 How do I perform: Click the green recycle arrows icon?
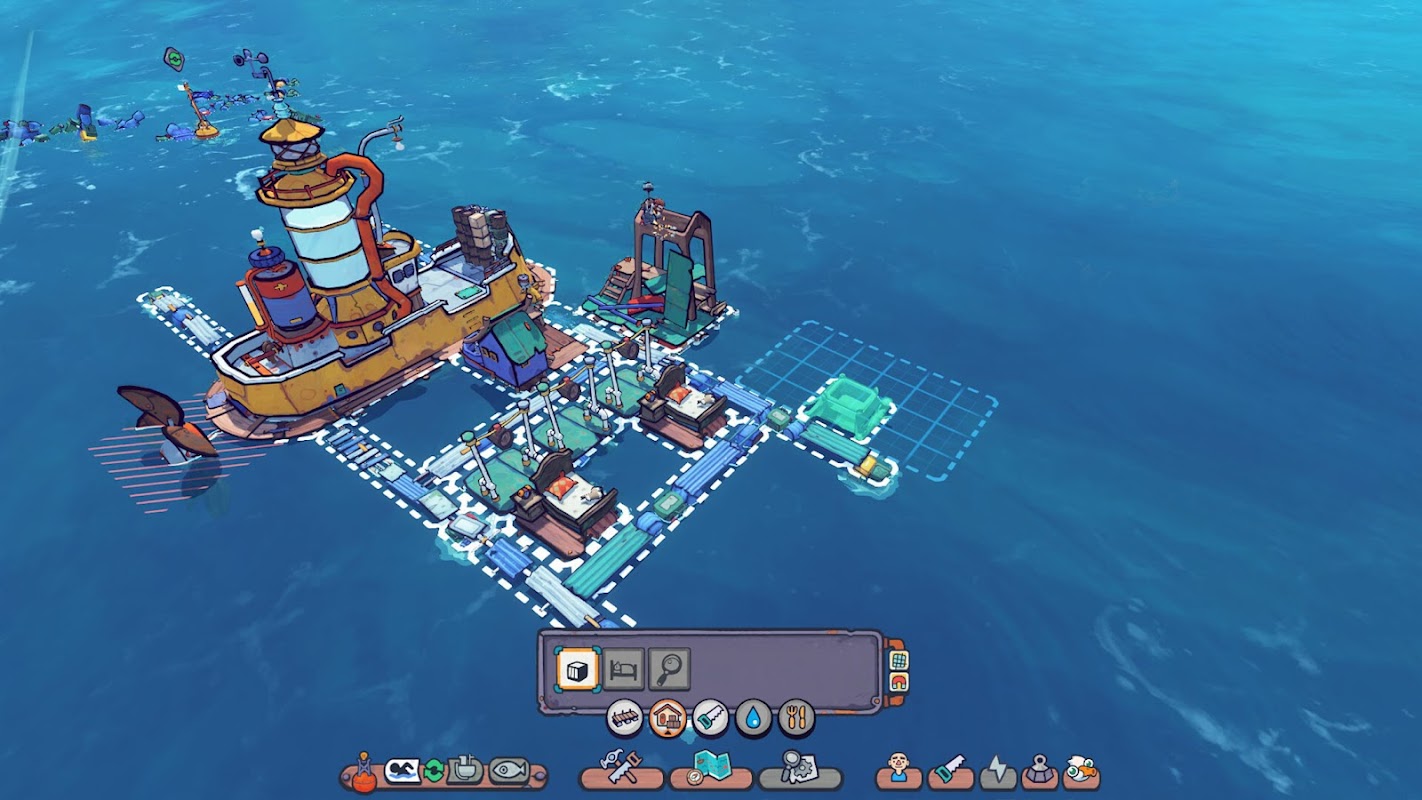tap(434, 771)
